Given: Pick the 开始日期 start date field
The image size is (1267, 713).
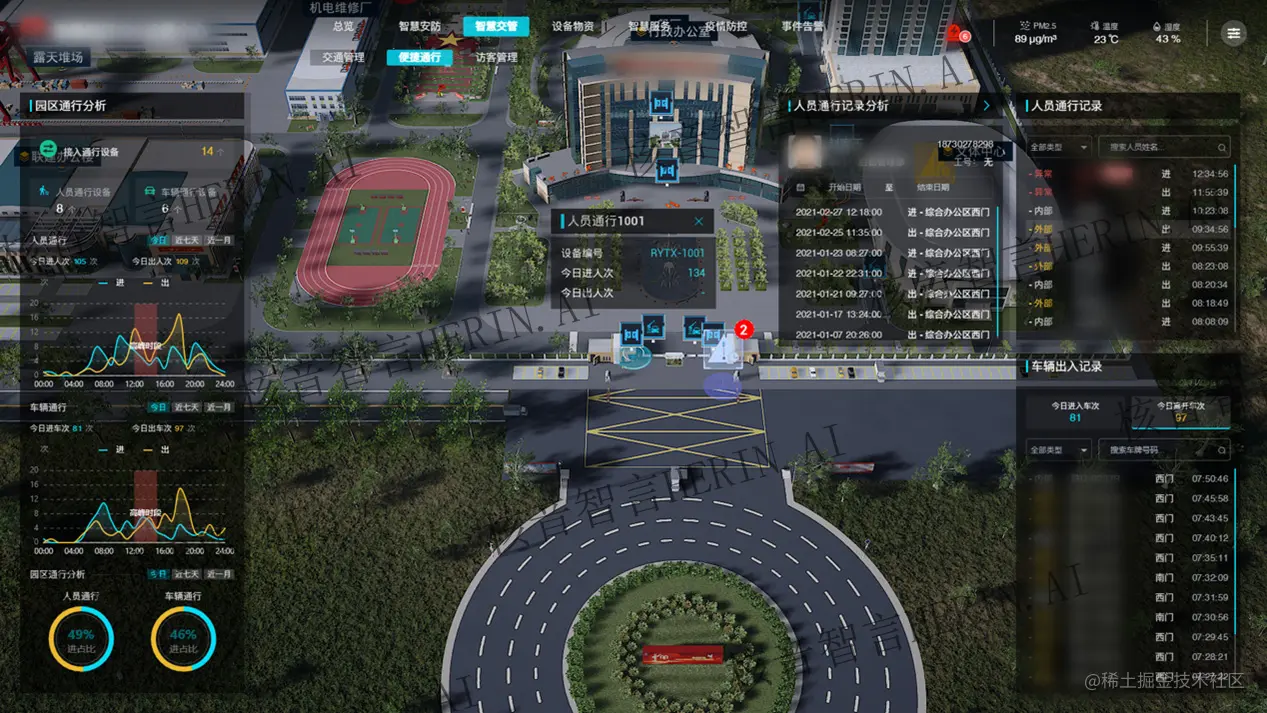Looking at the screenshot, I should pos(843,187).
